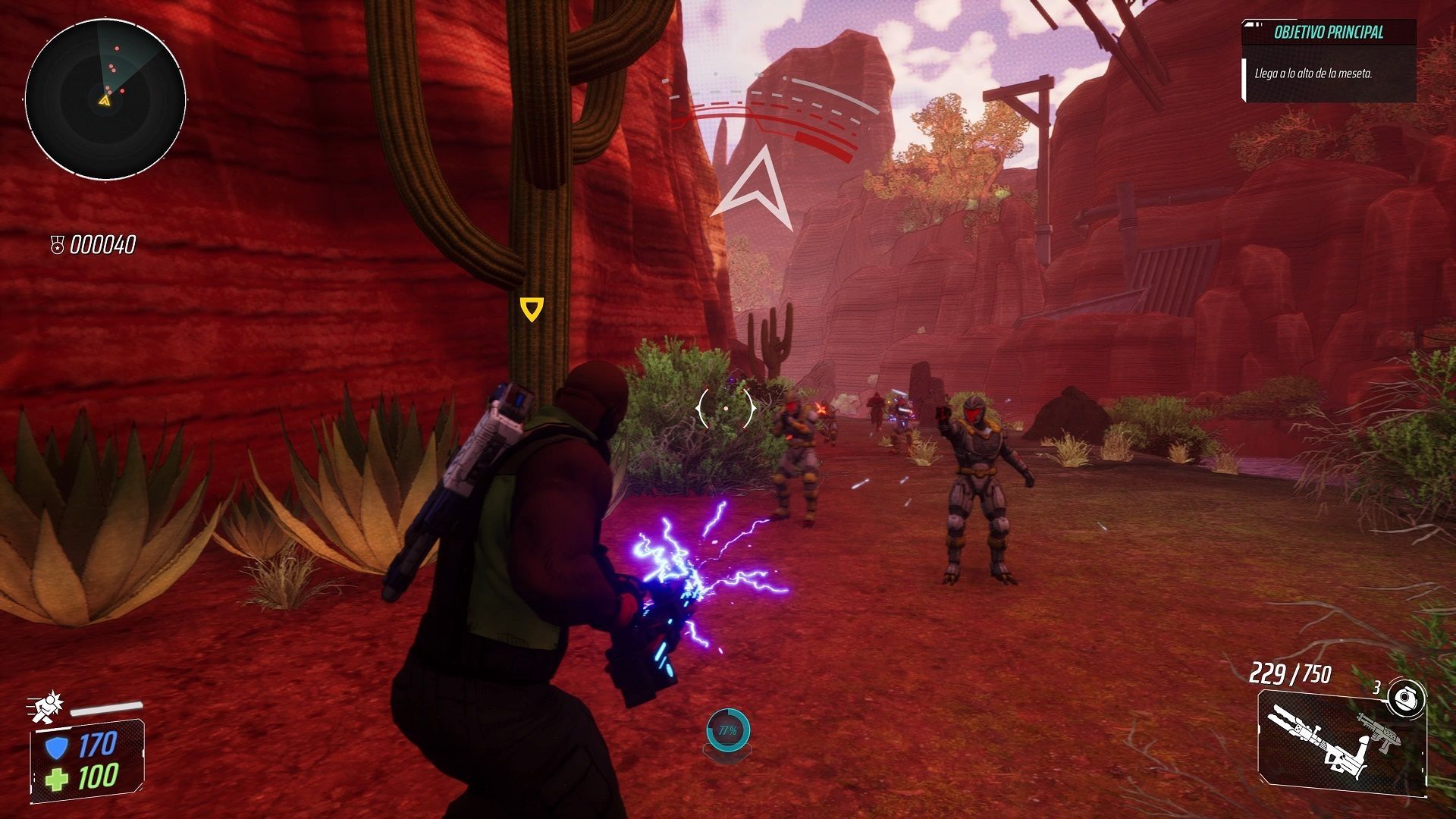Click the circular radar minimap
Image resolution: width=1456 pixels, height=819 pixels.
tap(105, 99)
